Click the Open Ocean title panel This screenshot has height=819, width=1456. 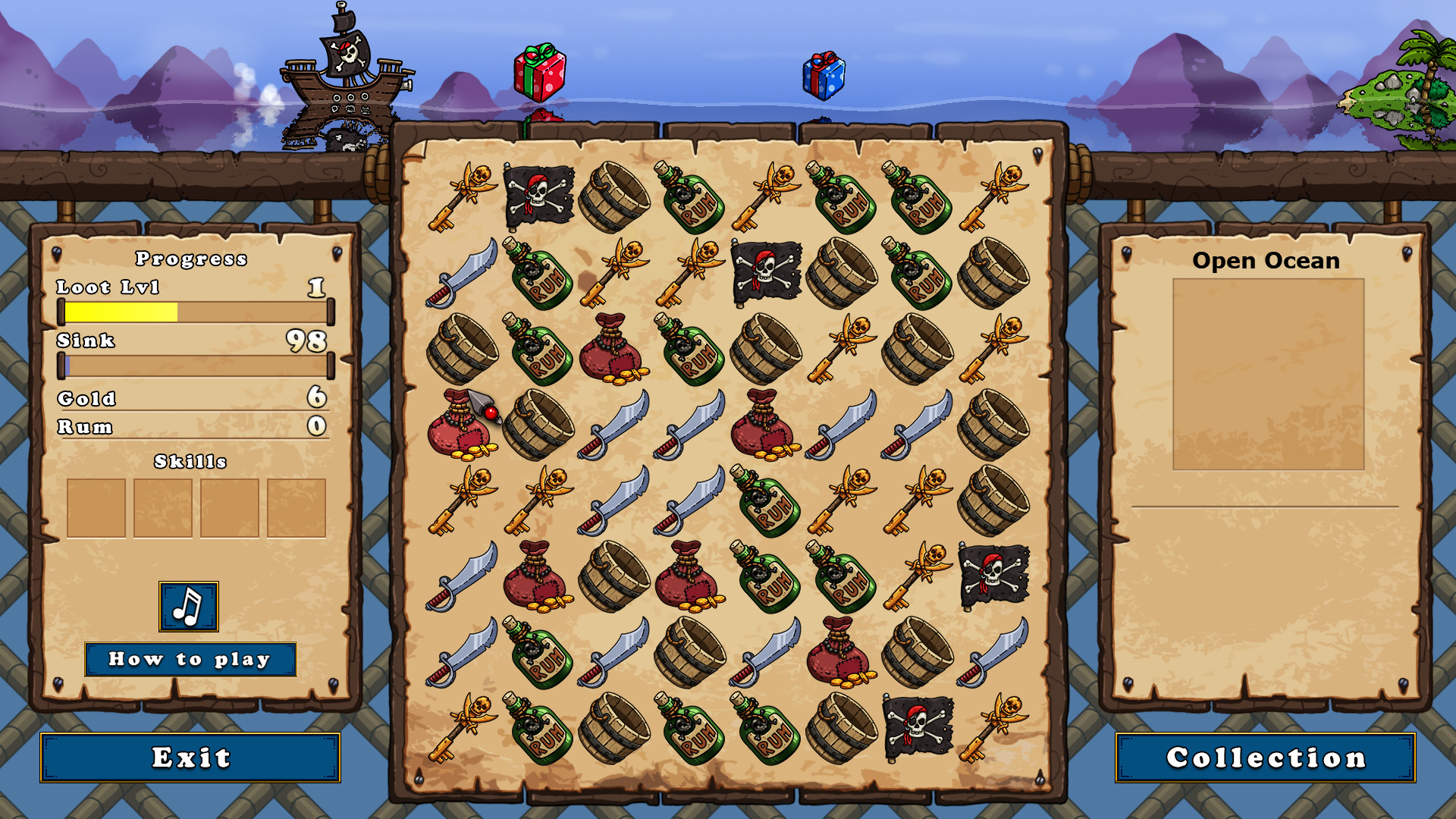coord(1266,262)
